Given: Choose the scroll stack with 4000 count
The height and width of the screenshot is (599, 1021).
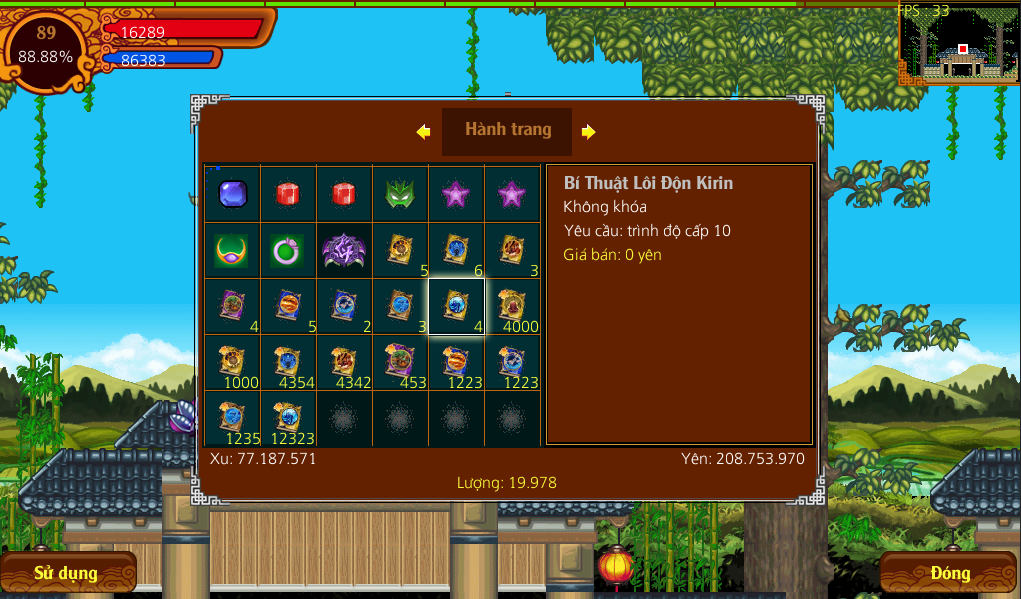Looking at the screenshot, I should click(512, 306).
